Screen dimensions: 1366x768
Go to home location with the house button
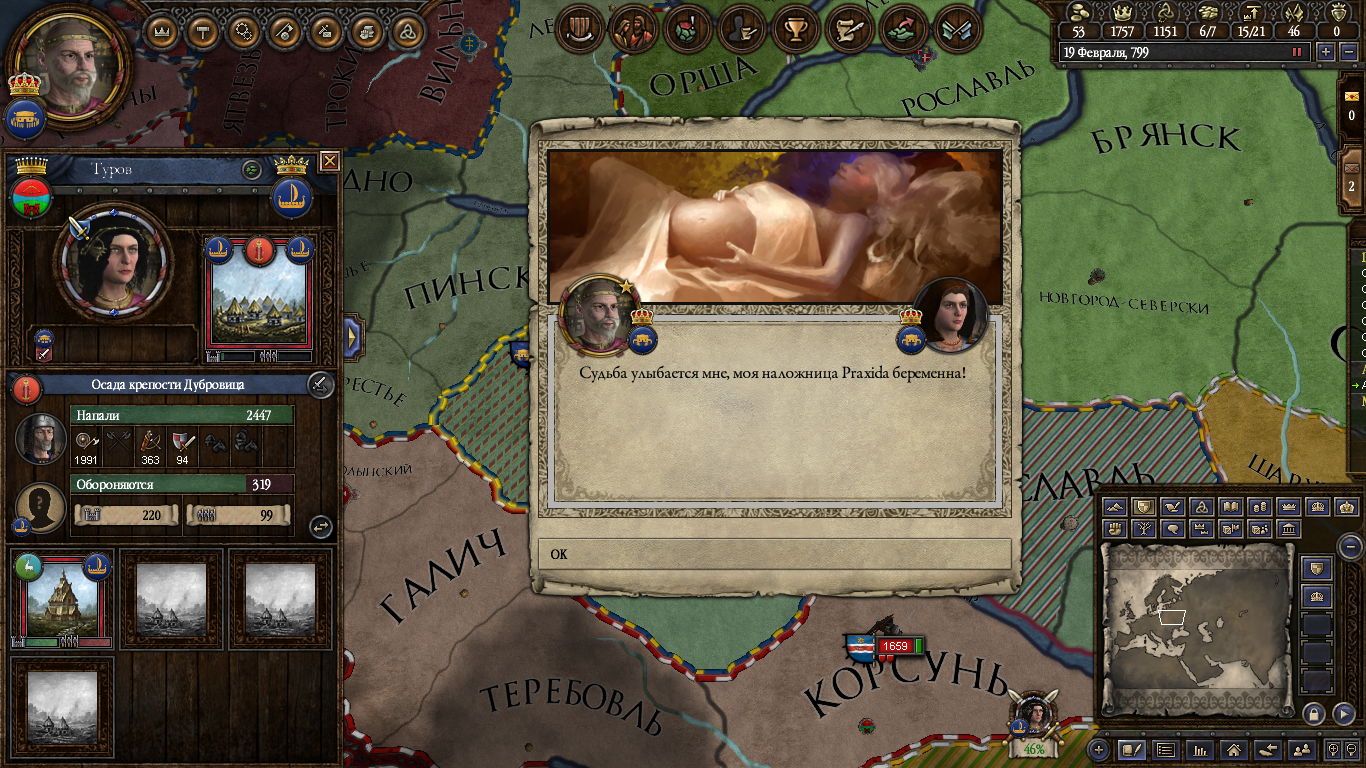pyautogui.click(x=1235, y=749)
